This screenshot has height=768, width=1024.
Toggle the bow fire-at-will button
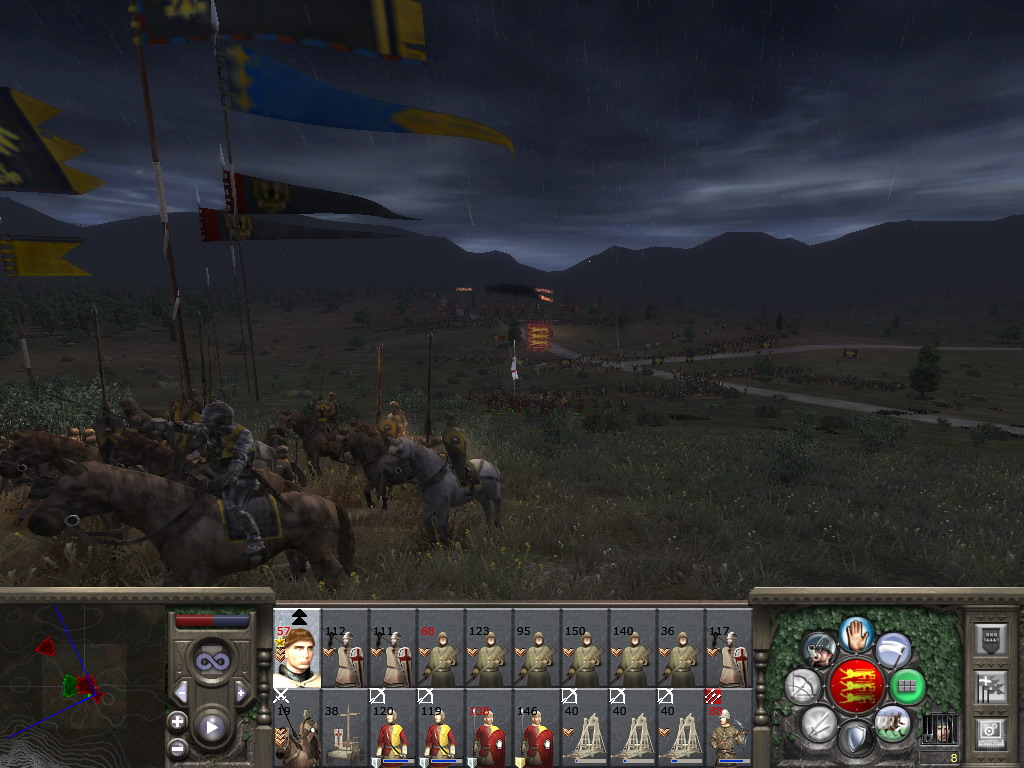pos(803,686)
